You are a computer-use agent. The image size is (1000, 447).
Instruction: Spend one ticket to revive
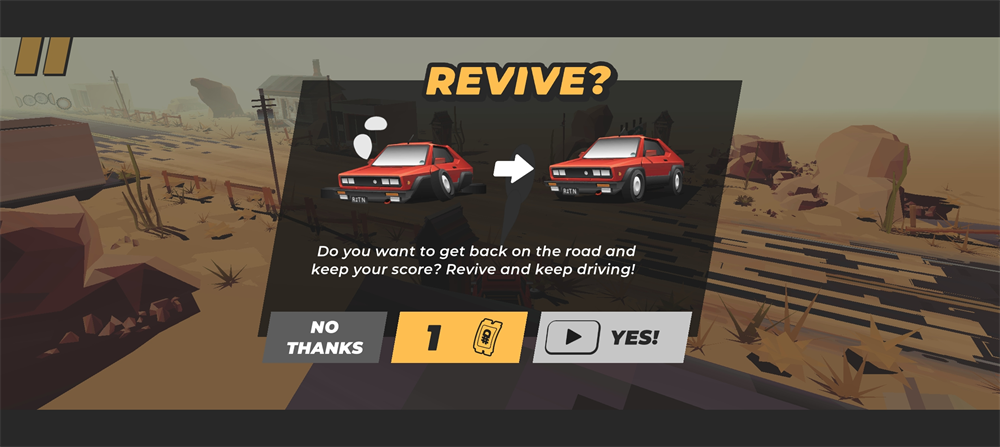click(x=459, y=338)
